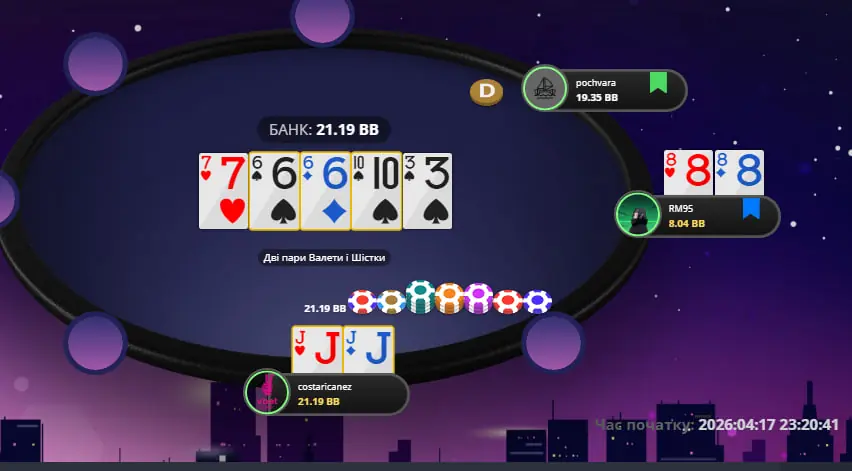Click the jack of hearts hole card
This screenshot has height=471, width=852.
pos(316,349)
